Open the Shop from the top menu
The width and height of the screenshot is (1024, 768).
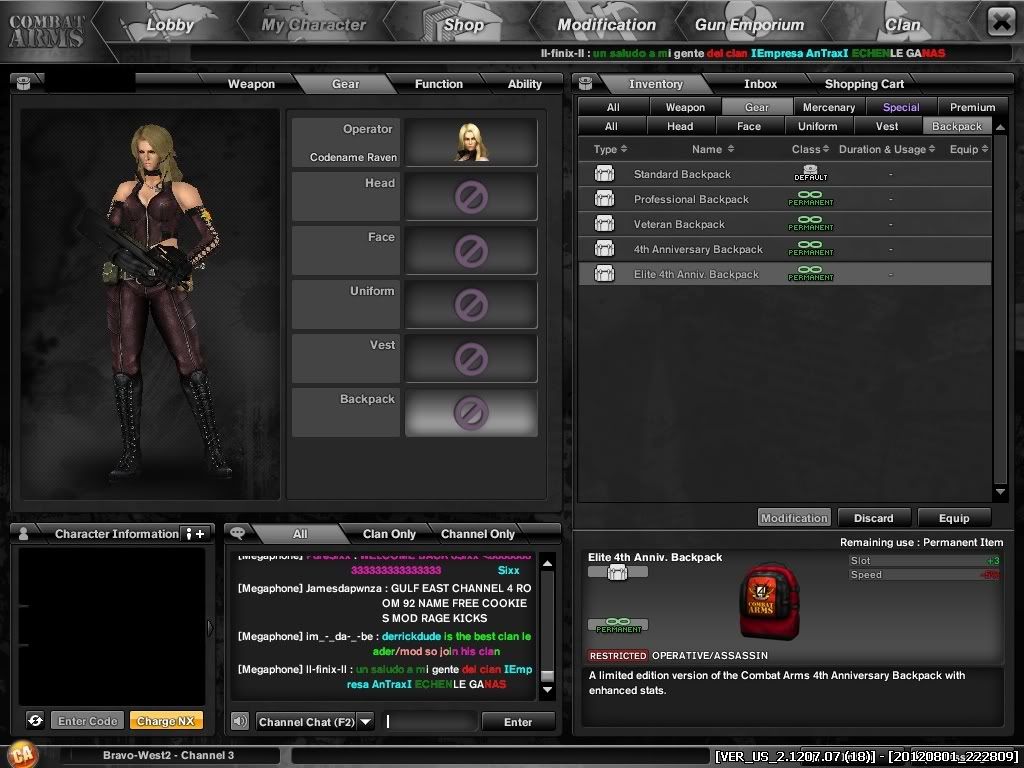tap(463, 25)
